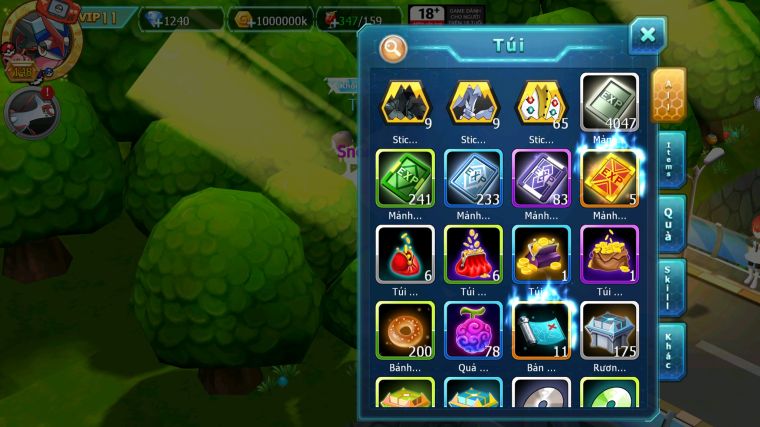Select the sticker item with count 65
This screenshot has height=427, width=760.
tap(541, 102)
